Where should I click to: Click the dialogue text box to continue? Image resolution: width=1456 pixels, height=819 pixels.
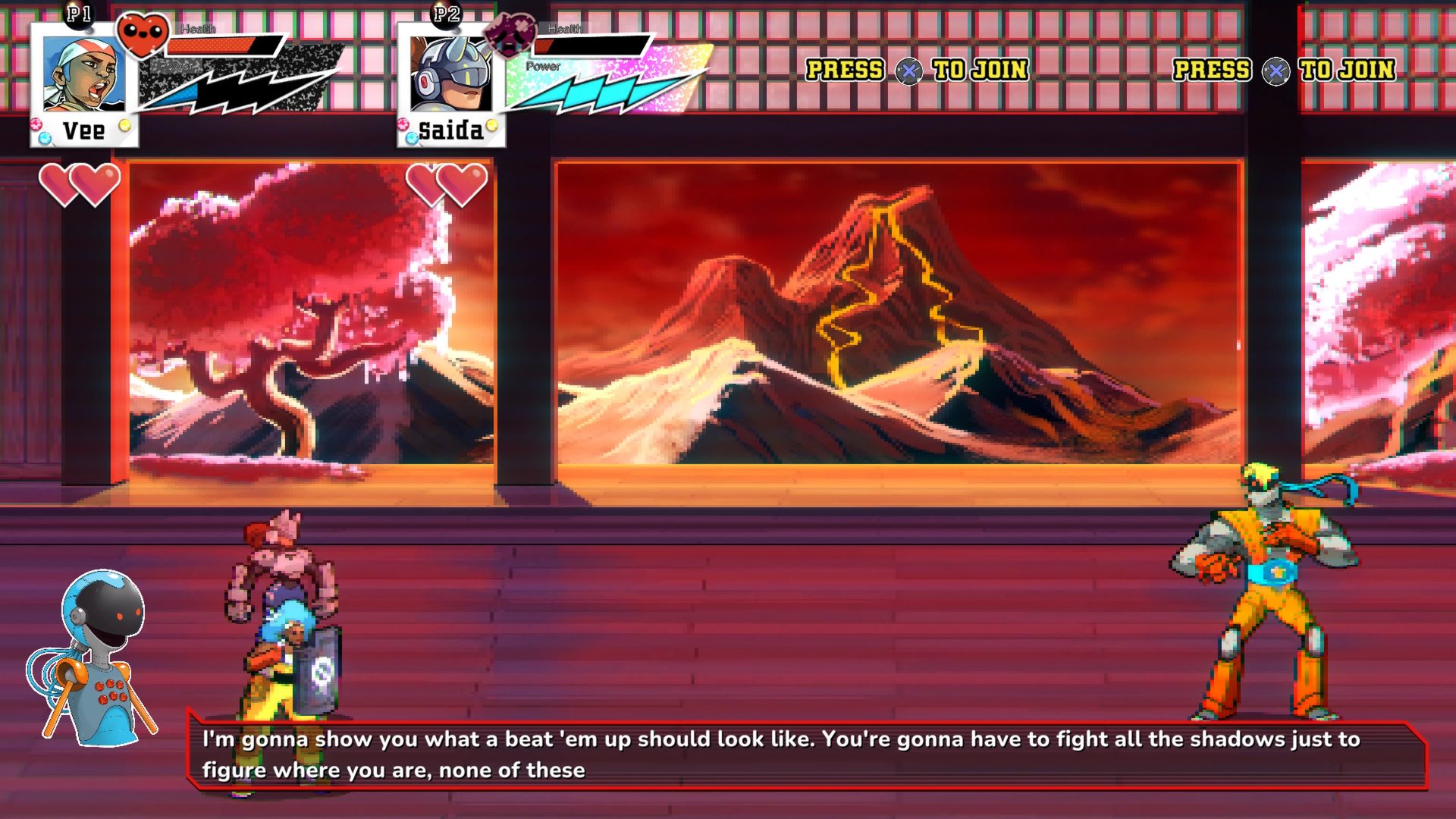[x=805, y=755]
